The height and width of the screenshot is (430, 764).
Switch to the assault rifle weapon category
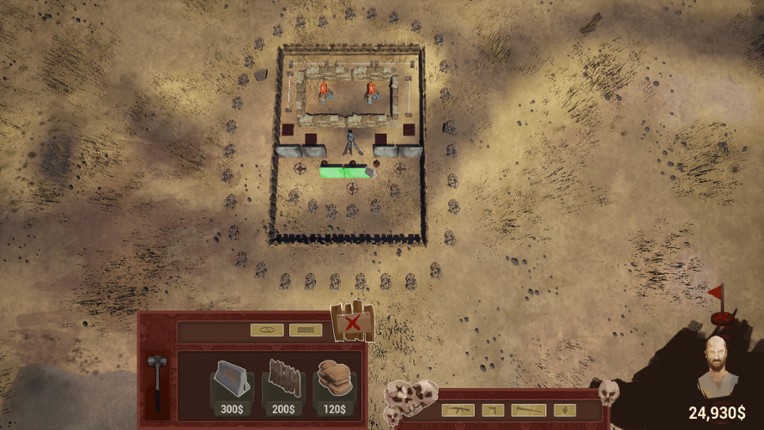(x=456, y=410)
